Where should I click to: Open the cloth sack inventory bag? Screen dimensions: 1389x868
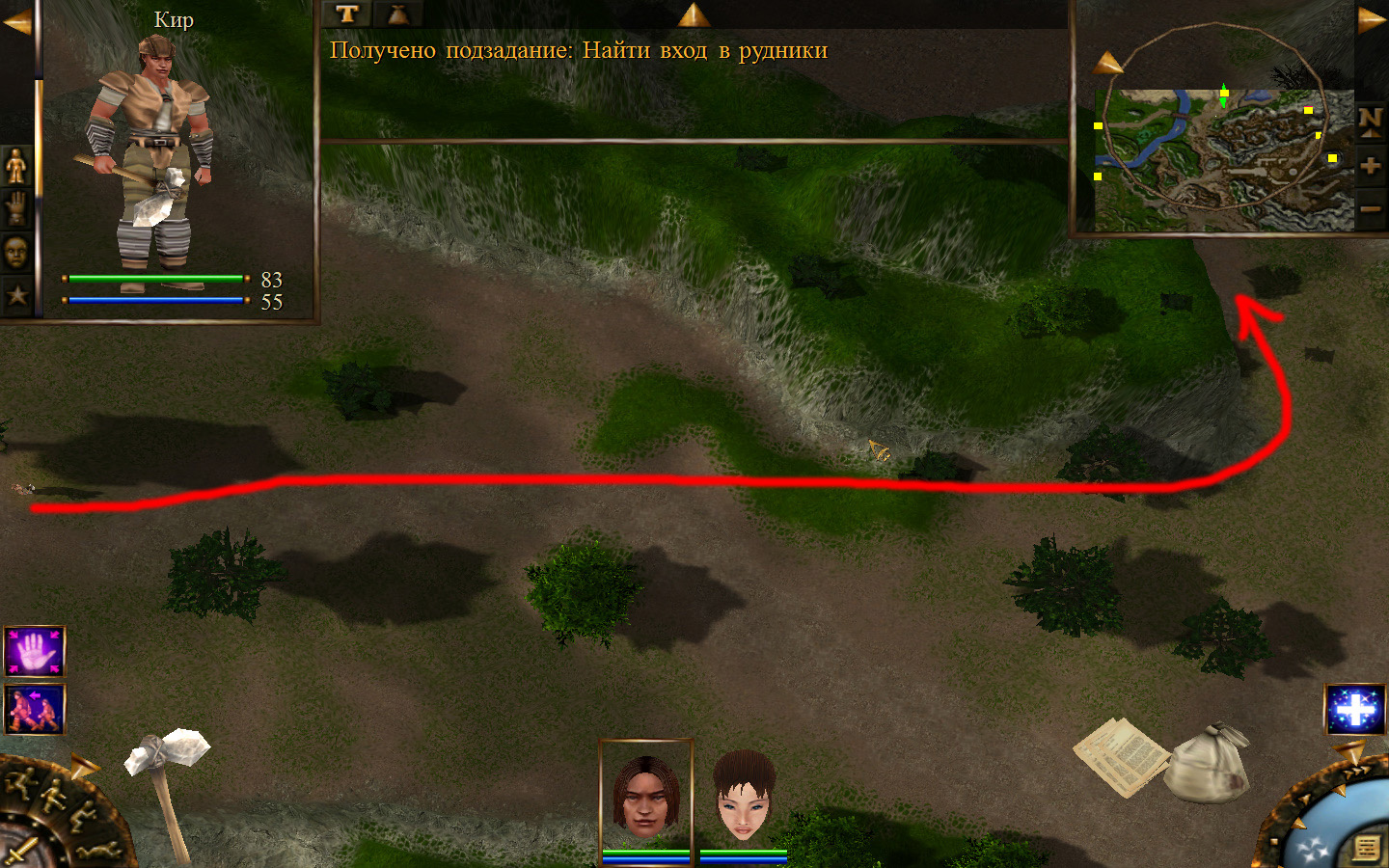1210,764
